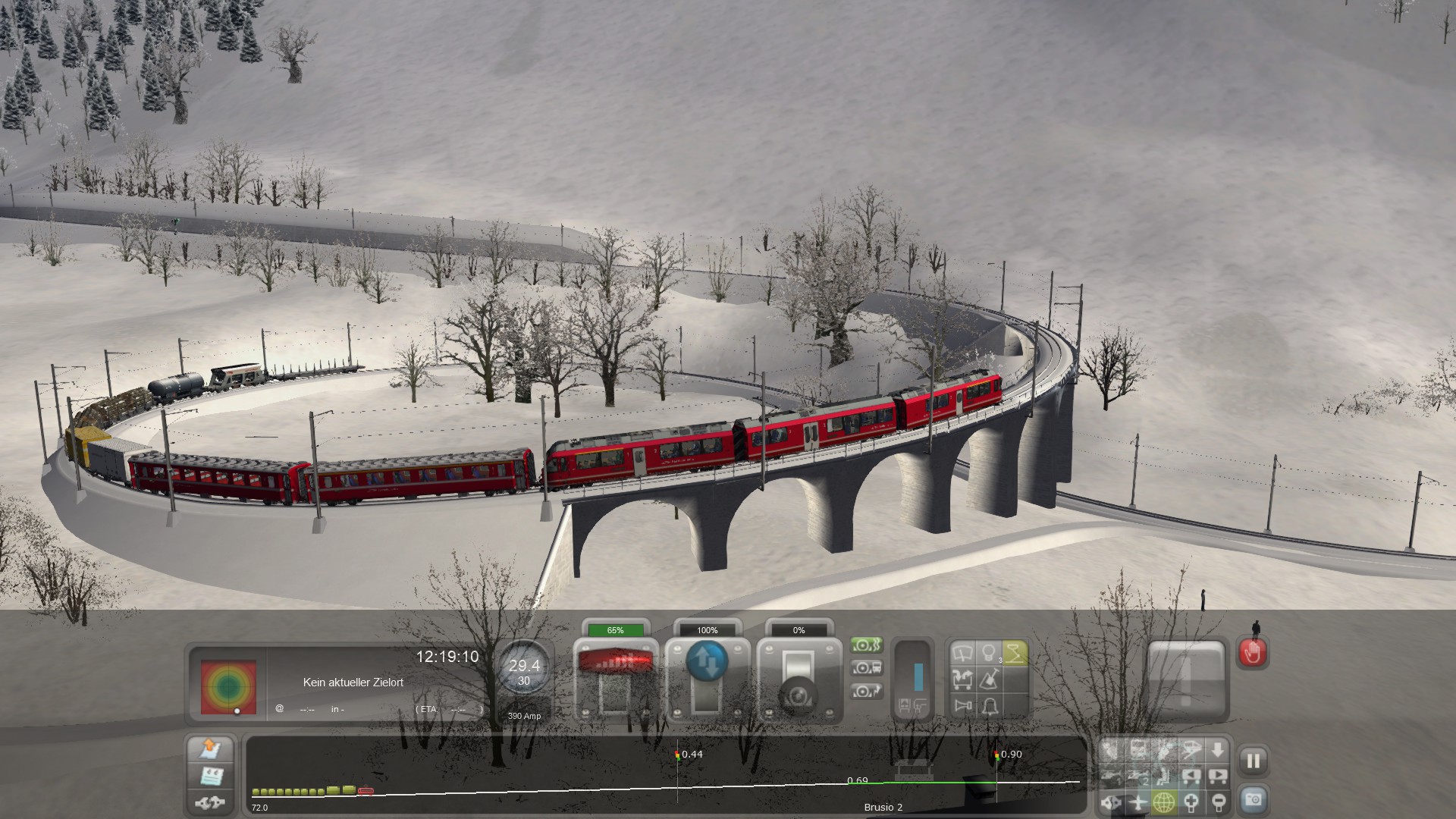
Task: Toggle the pantograph icon
Action: click(1014, 653)
